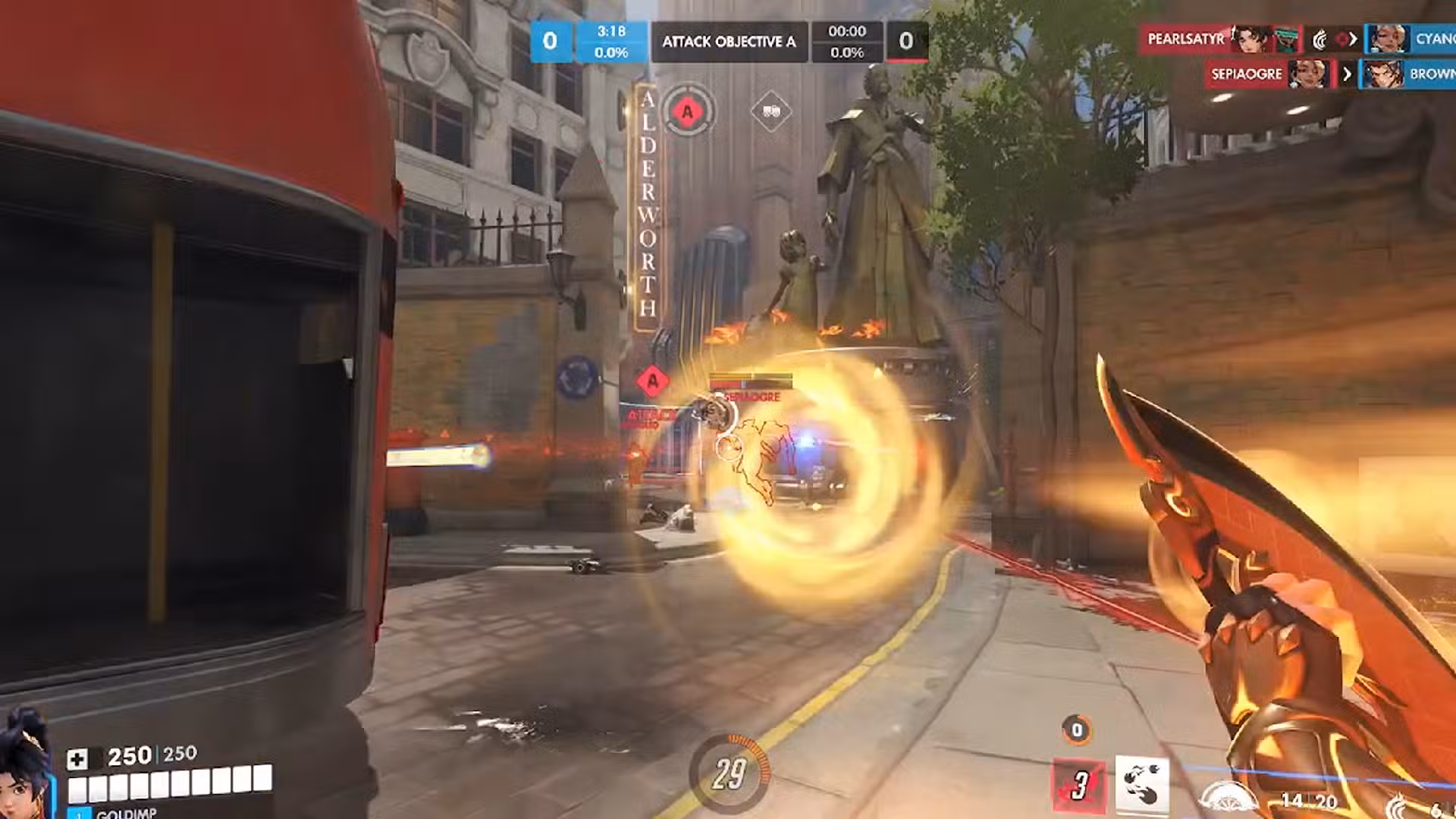Expand the chevron next to PEARLSATYR's kill entry
The width and height of the screenshot is (1456, 819).
coord(1355,39)
